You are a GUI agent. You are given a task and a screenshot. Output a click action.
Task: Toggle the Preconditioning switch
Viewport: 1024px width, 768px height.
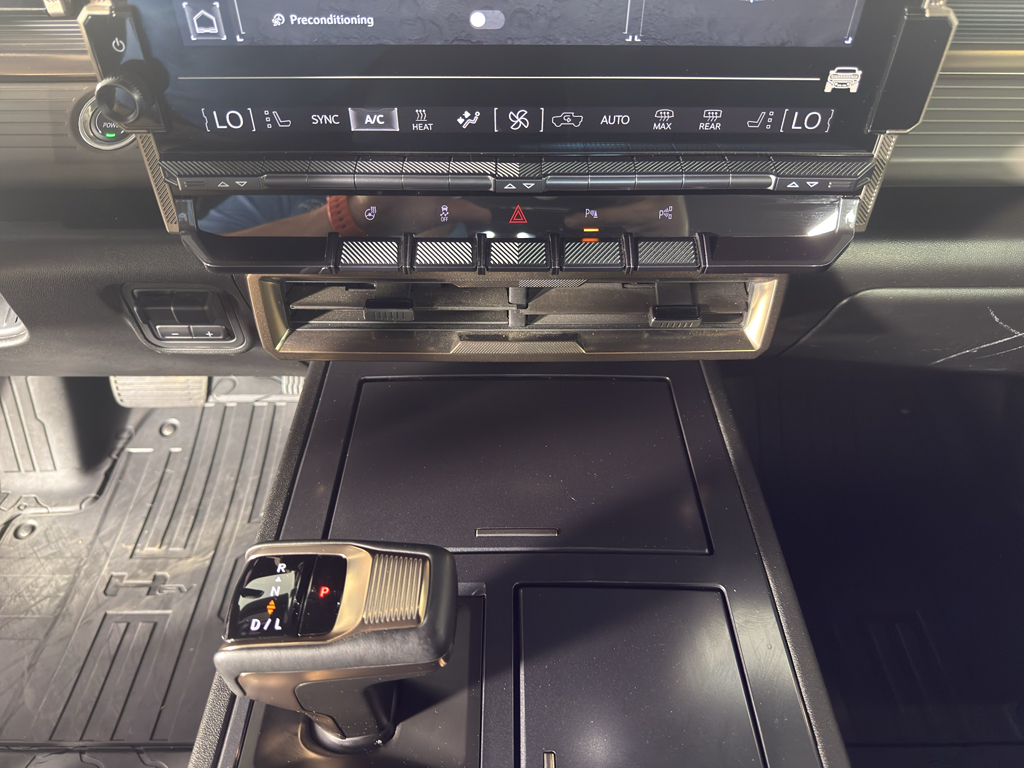click(486, 20)
